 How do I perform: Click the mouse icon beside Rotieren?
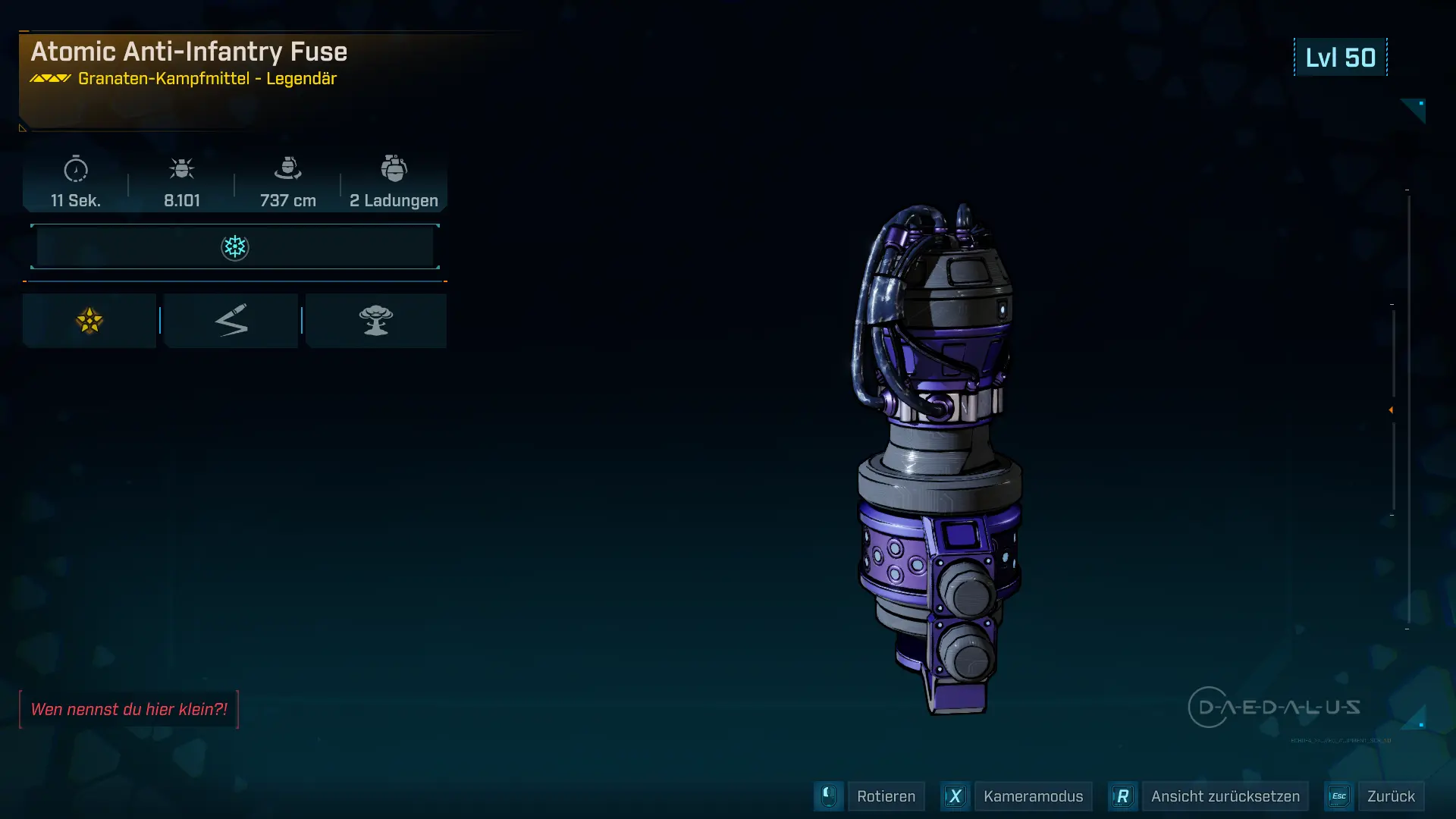coord(828,796)
